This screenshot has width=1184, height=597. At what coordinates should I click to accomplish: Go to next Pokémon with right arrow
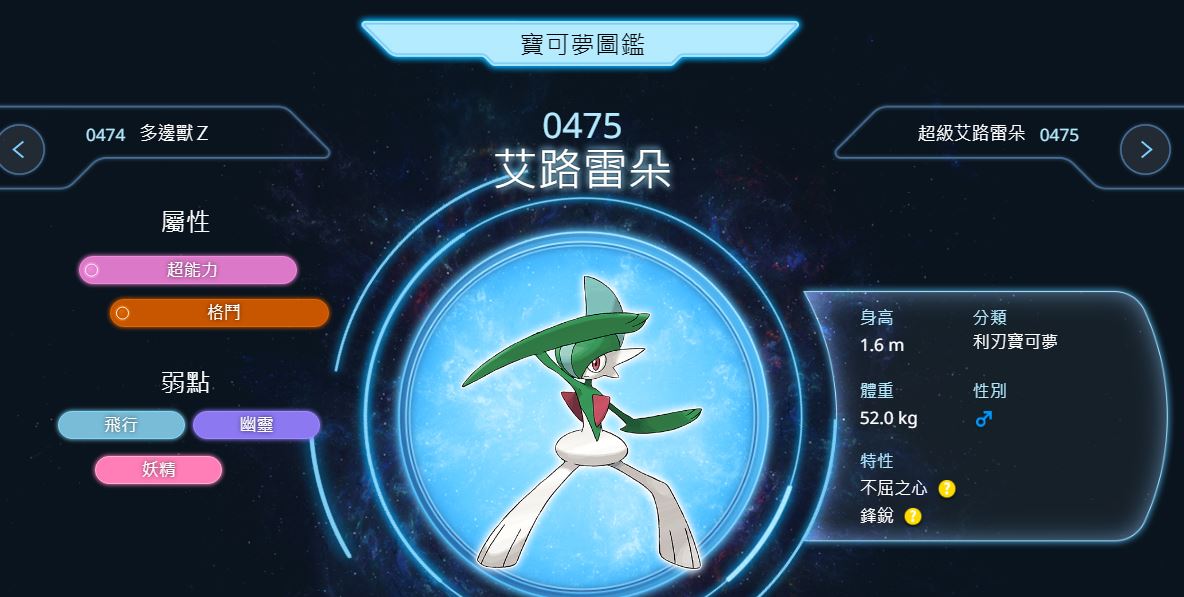[x=1145, y=150]
